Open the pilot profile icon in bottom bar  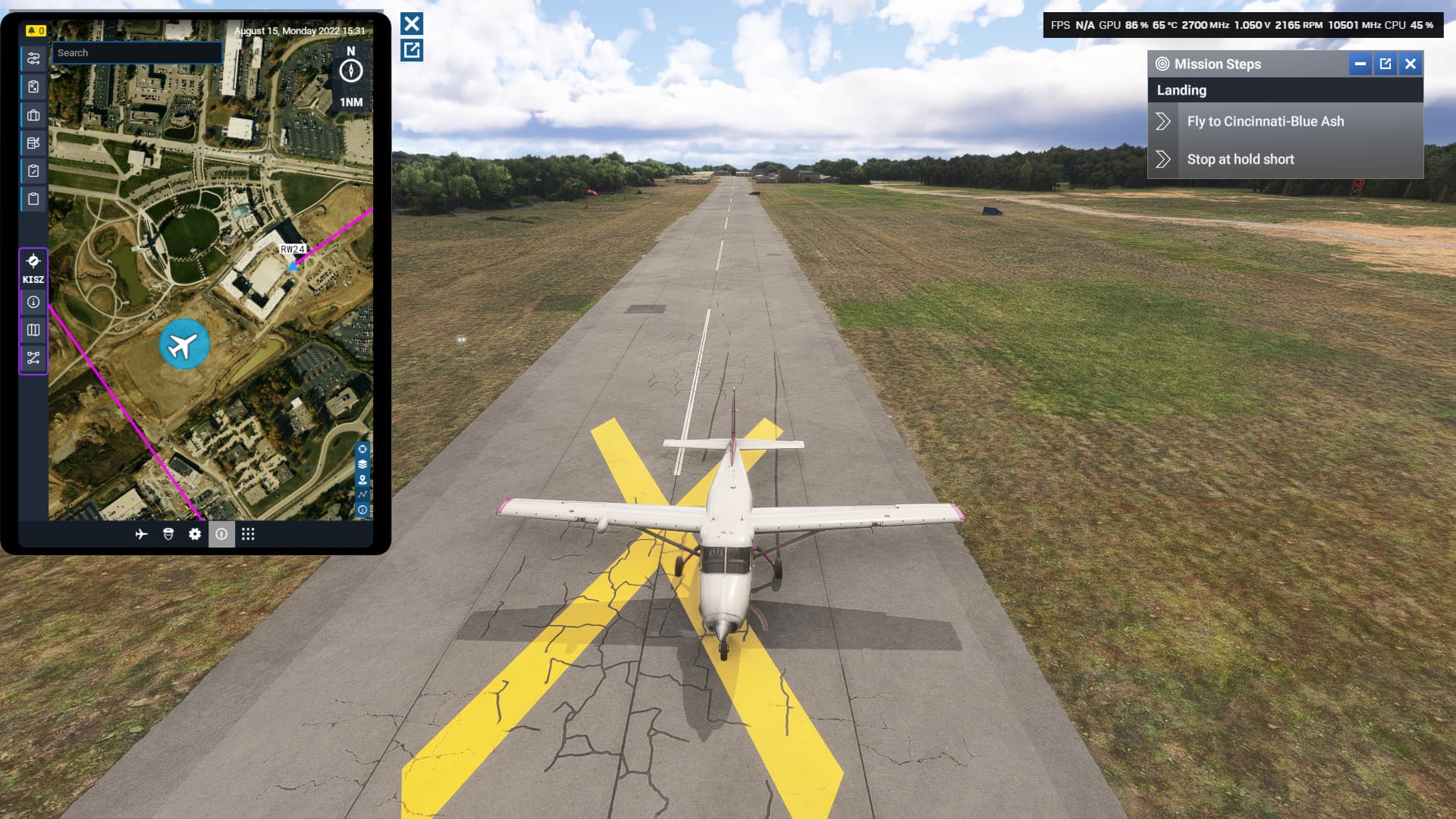tap(168, 535)
